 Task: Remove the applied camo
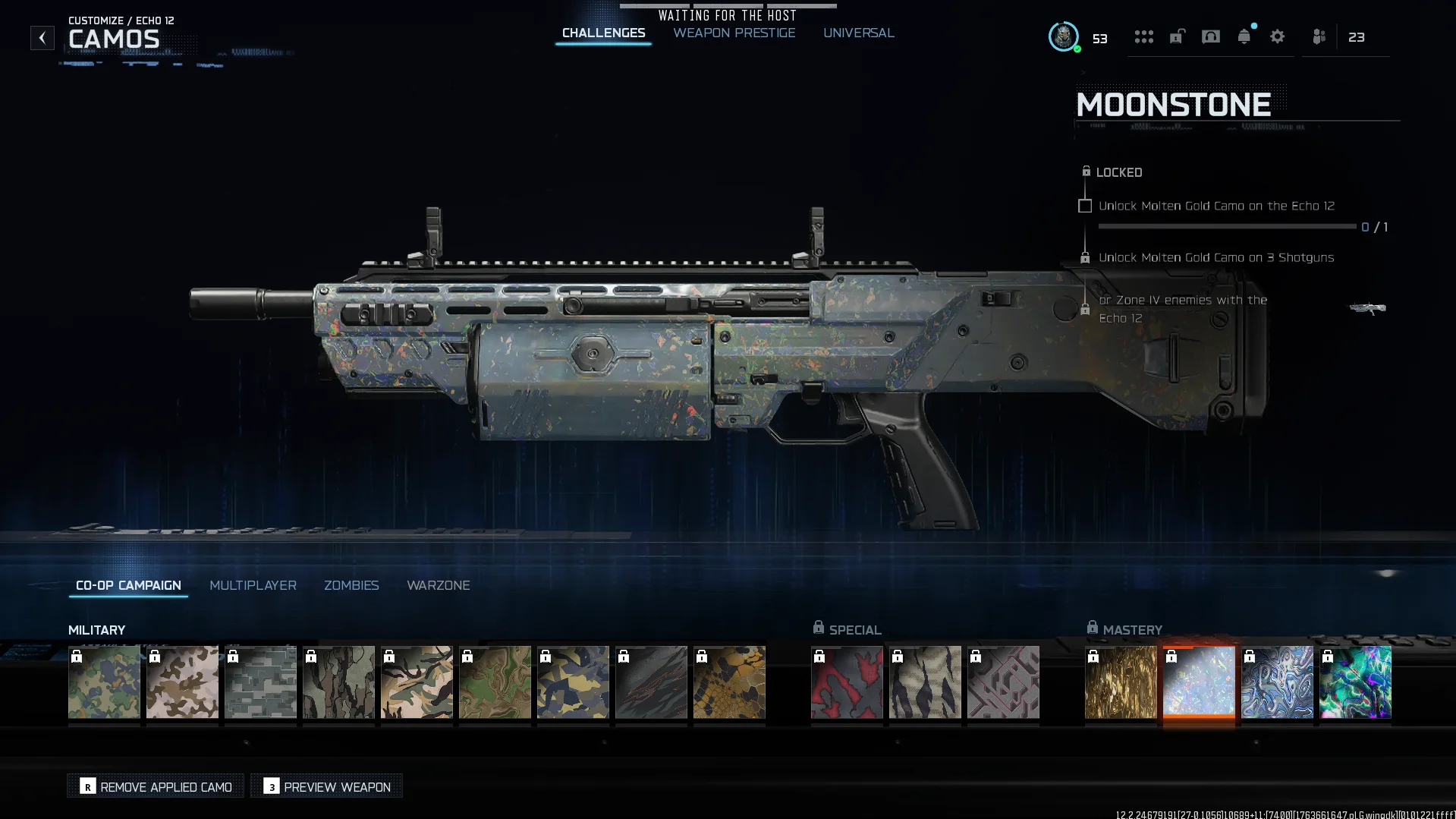[156, 786]
